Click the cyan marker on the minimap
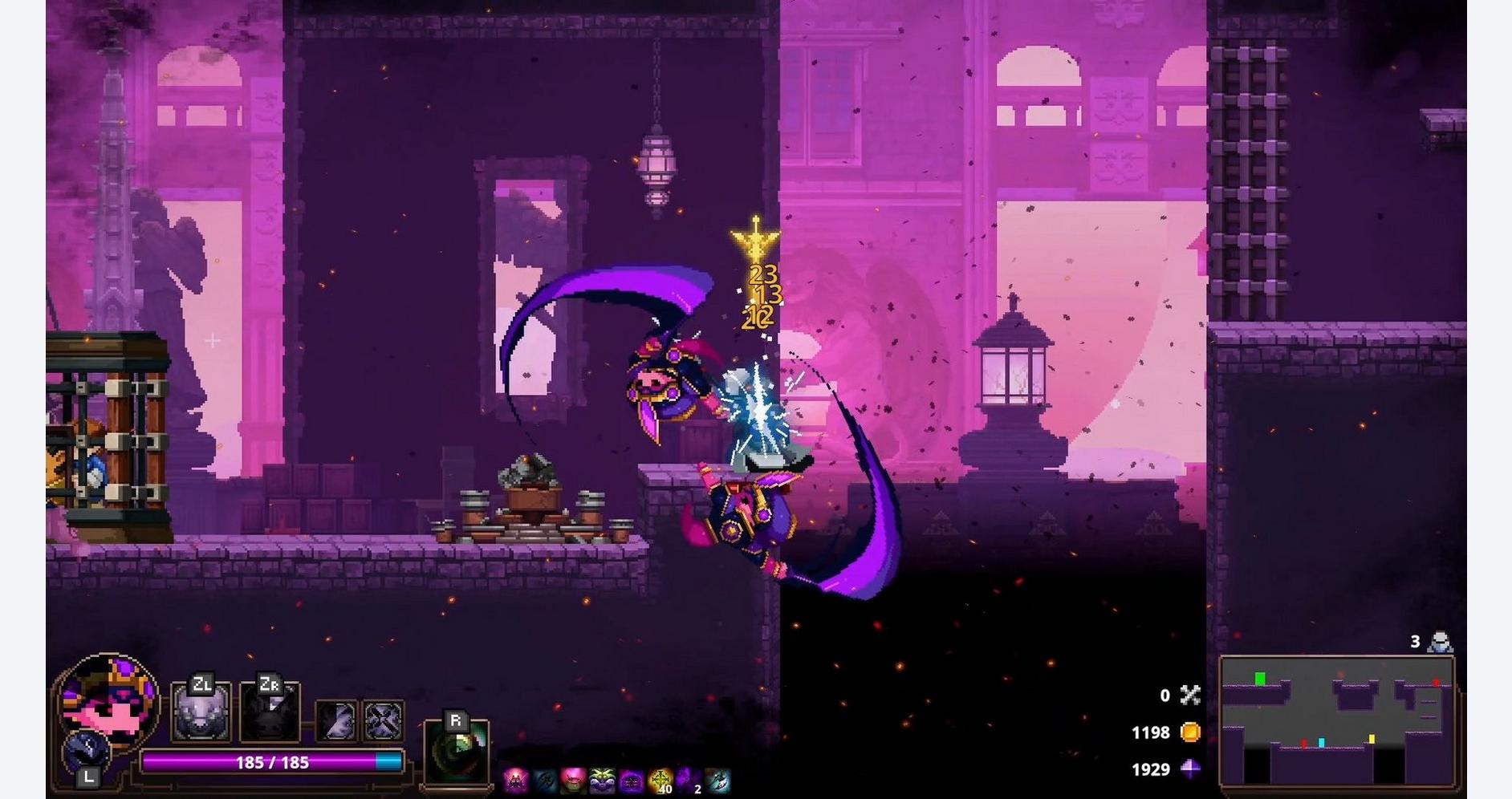1512x799 pixels. click(x=1321, y=743)
